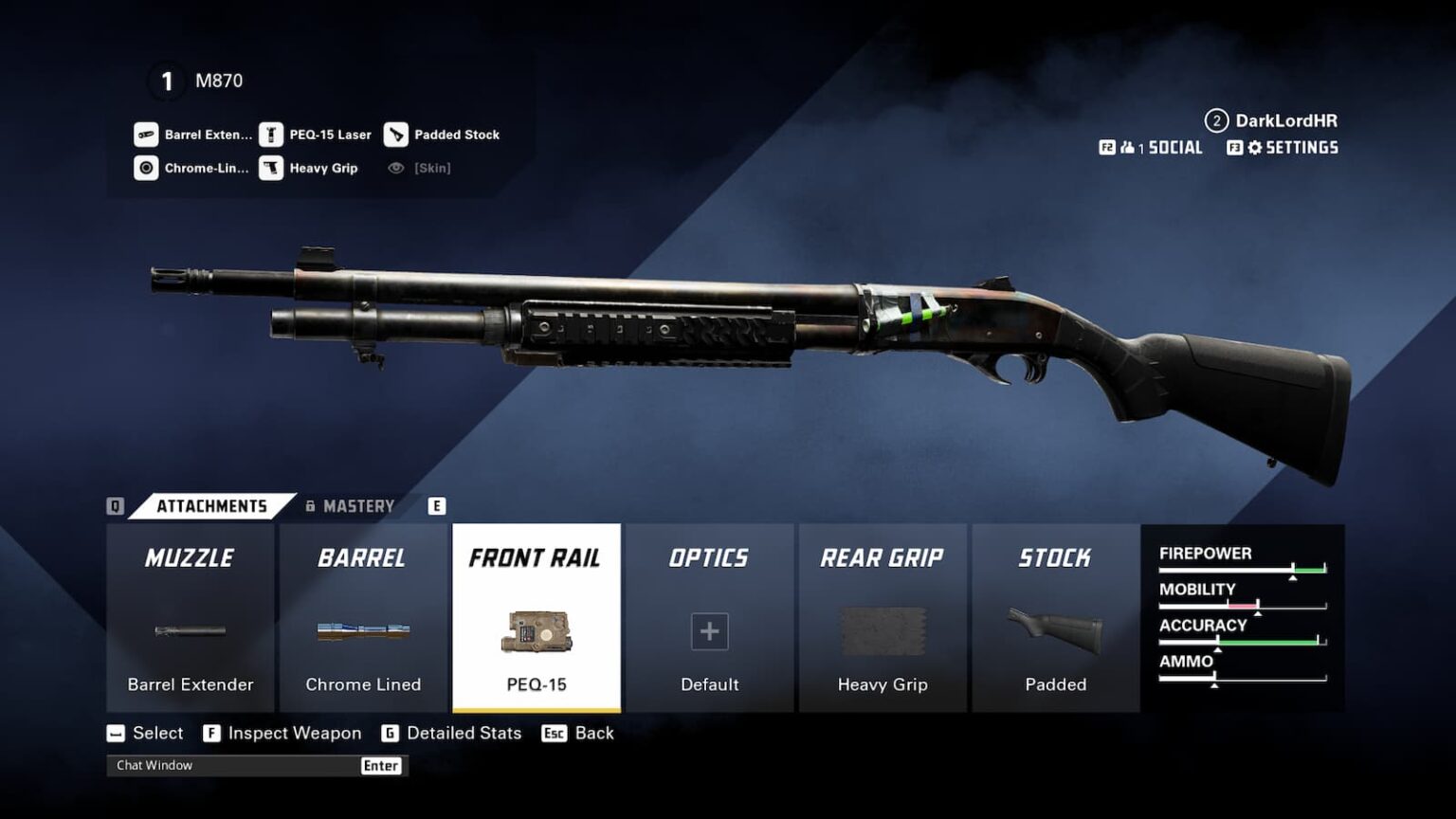
Task: Click the PEQ-15 Laser icon in the loadout summary
Action: tap(274, 134)
